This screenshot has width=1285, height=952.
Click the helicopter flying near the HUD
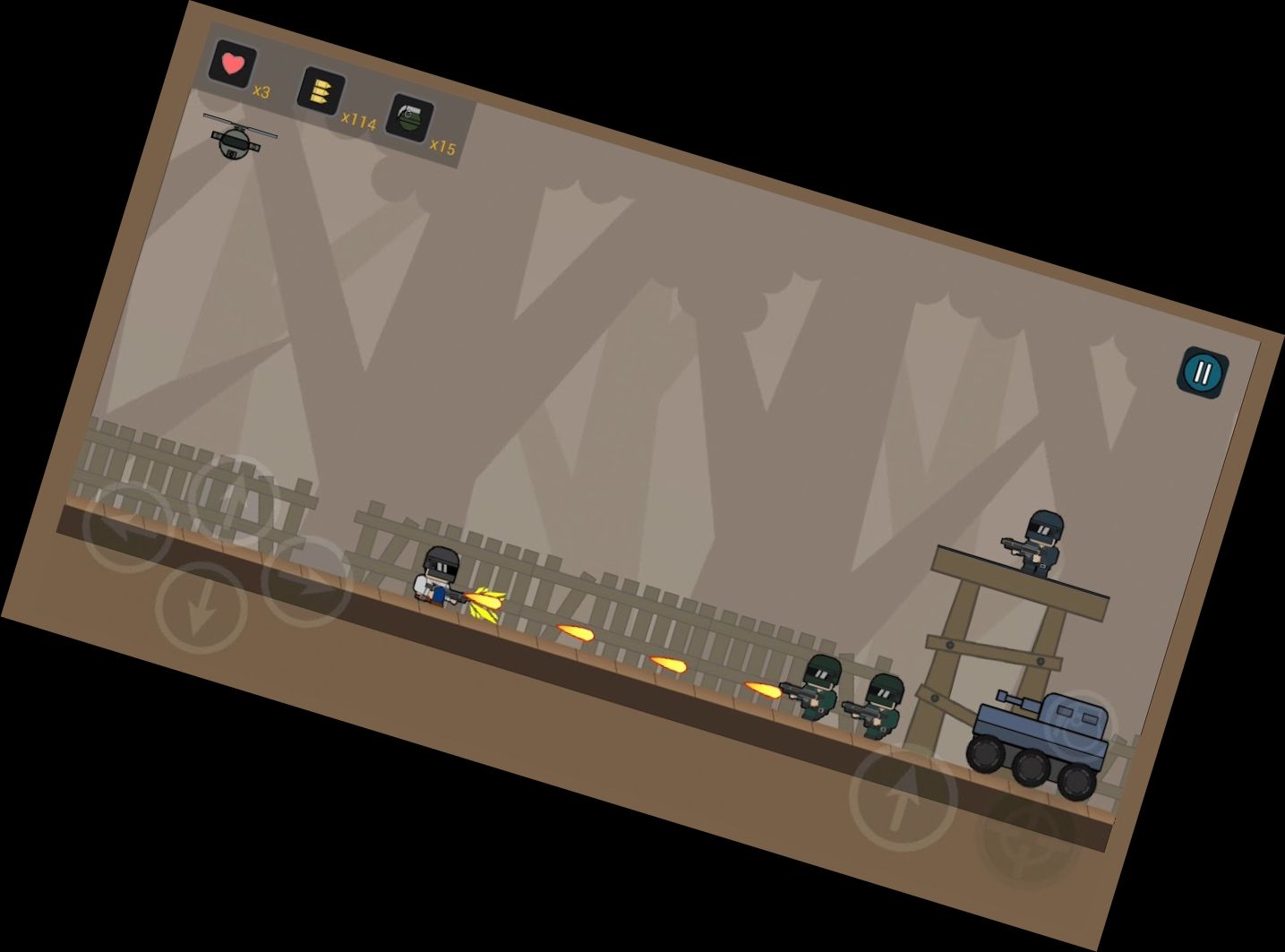(235, 142)
